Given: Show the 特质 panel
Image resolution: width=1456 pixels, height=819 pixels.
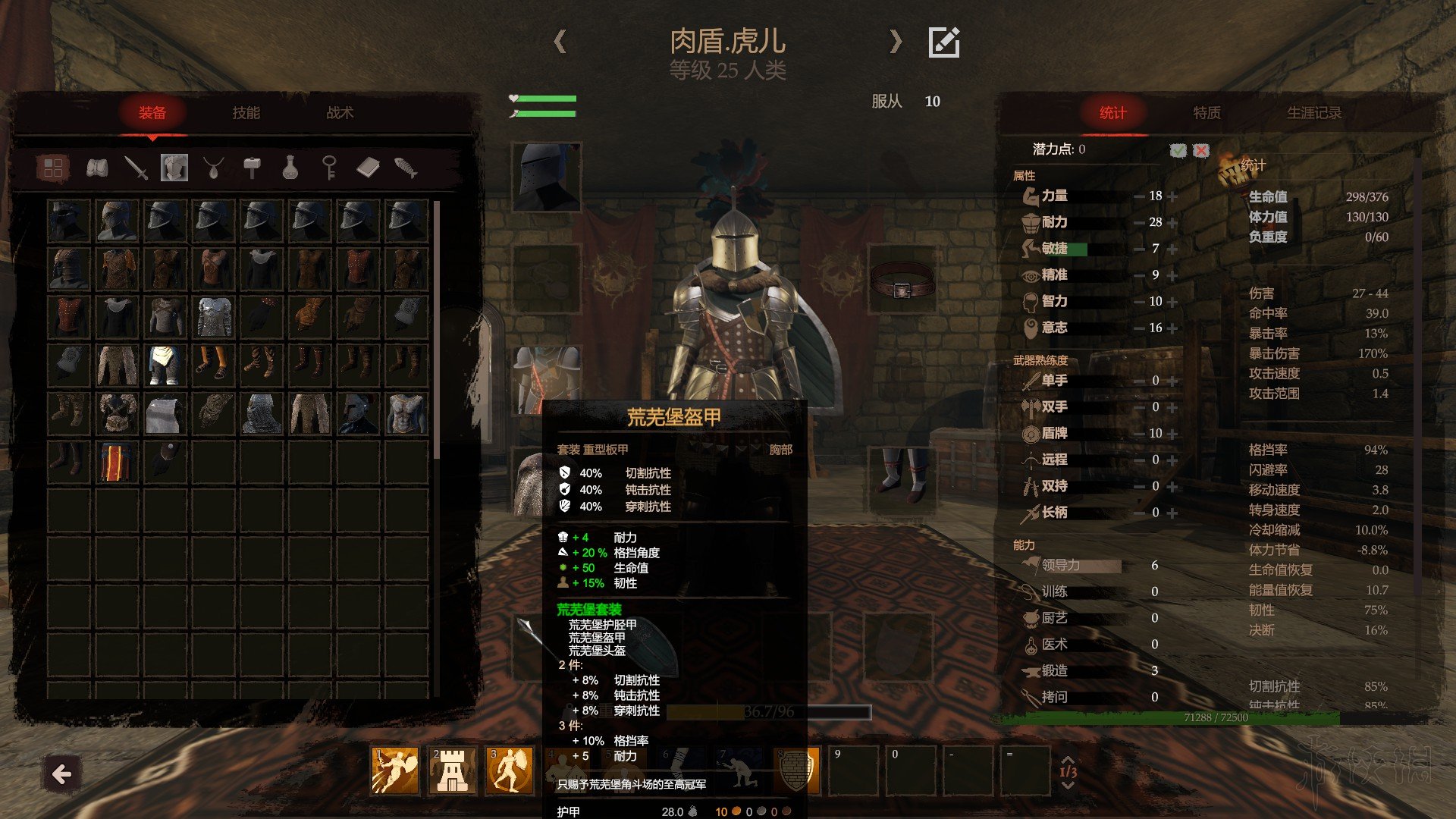Looking at the screenshot, I should (x=1207, y=113).
